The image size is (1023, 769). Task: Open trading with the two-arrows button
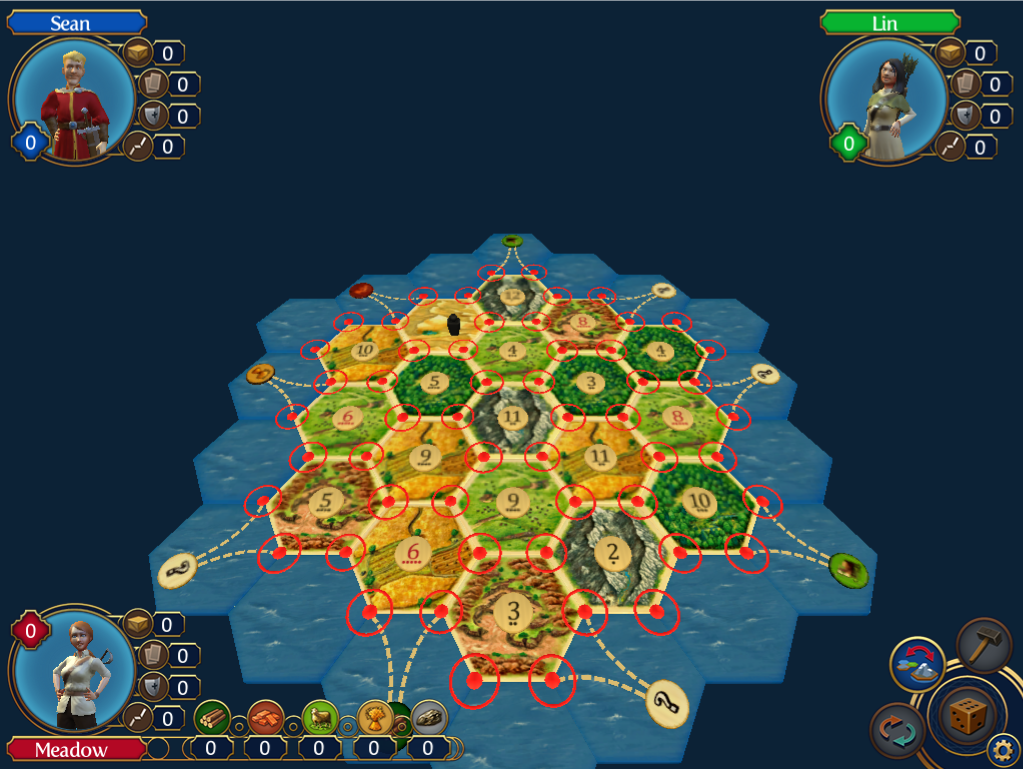896,730
